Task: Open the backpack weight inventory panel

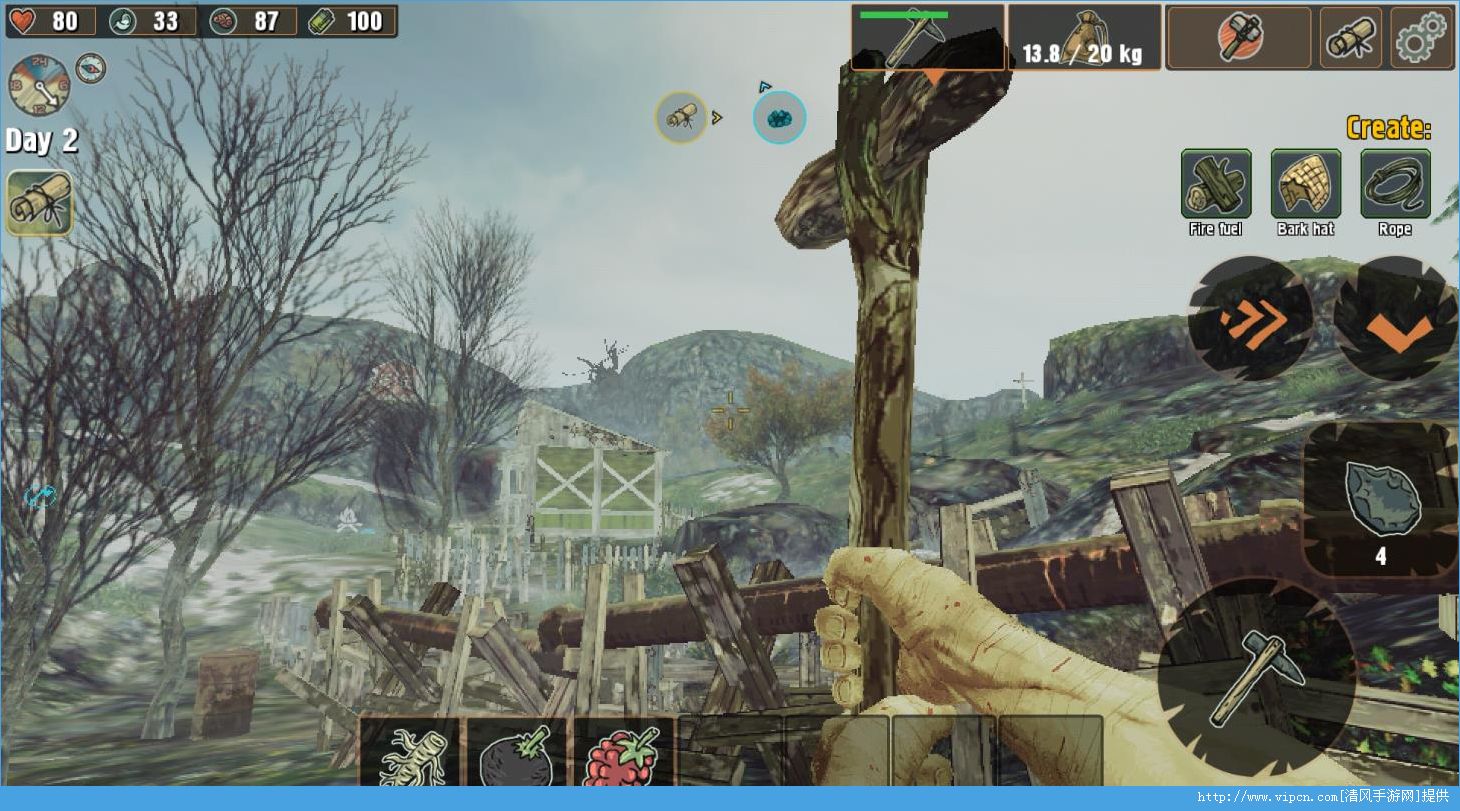Action: [x=1084, y=38]
